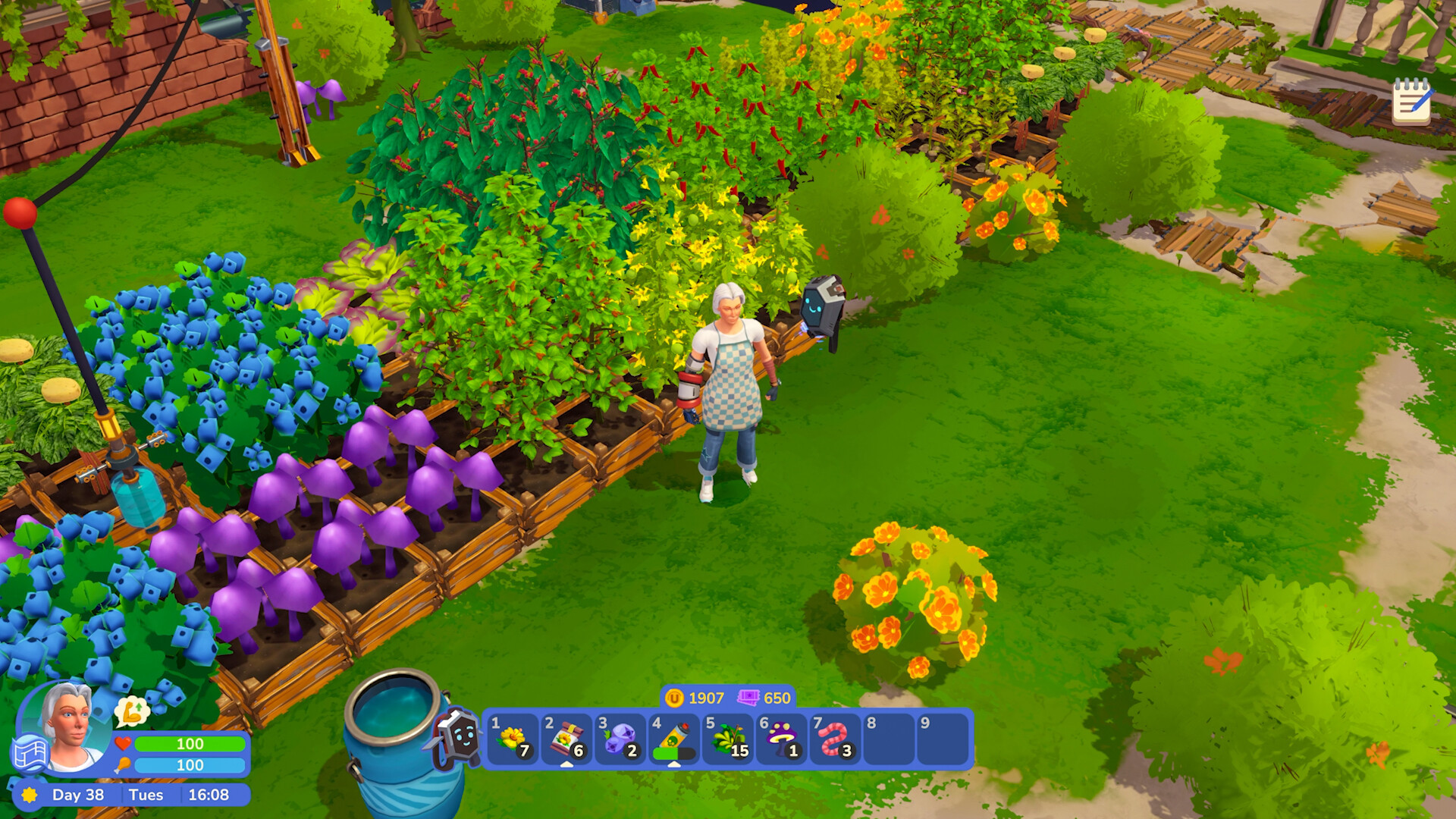Equip the poison spray can
Screen dimensions: 1456x819
point(674,738)
